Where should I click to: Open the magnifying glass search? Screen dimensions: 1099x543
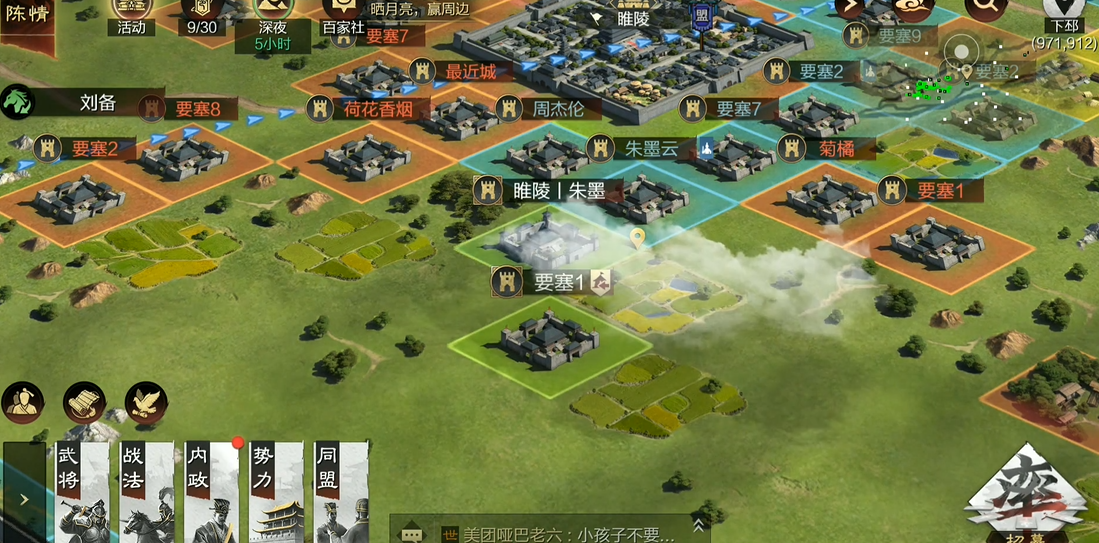click(x=985, y=8)
